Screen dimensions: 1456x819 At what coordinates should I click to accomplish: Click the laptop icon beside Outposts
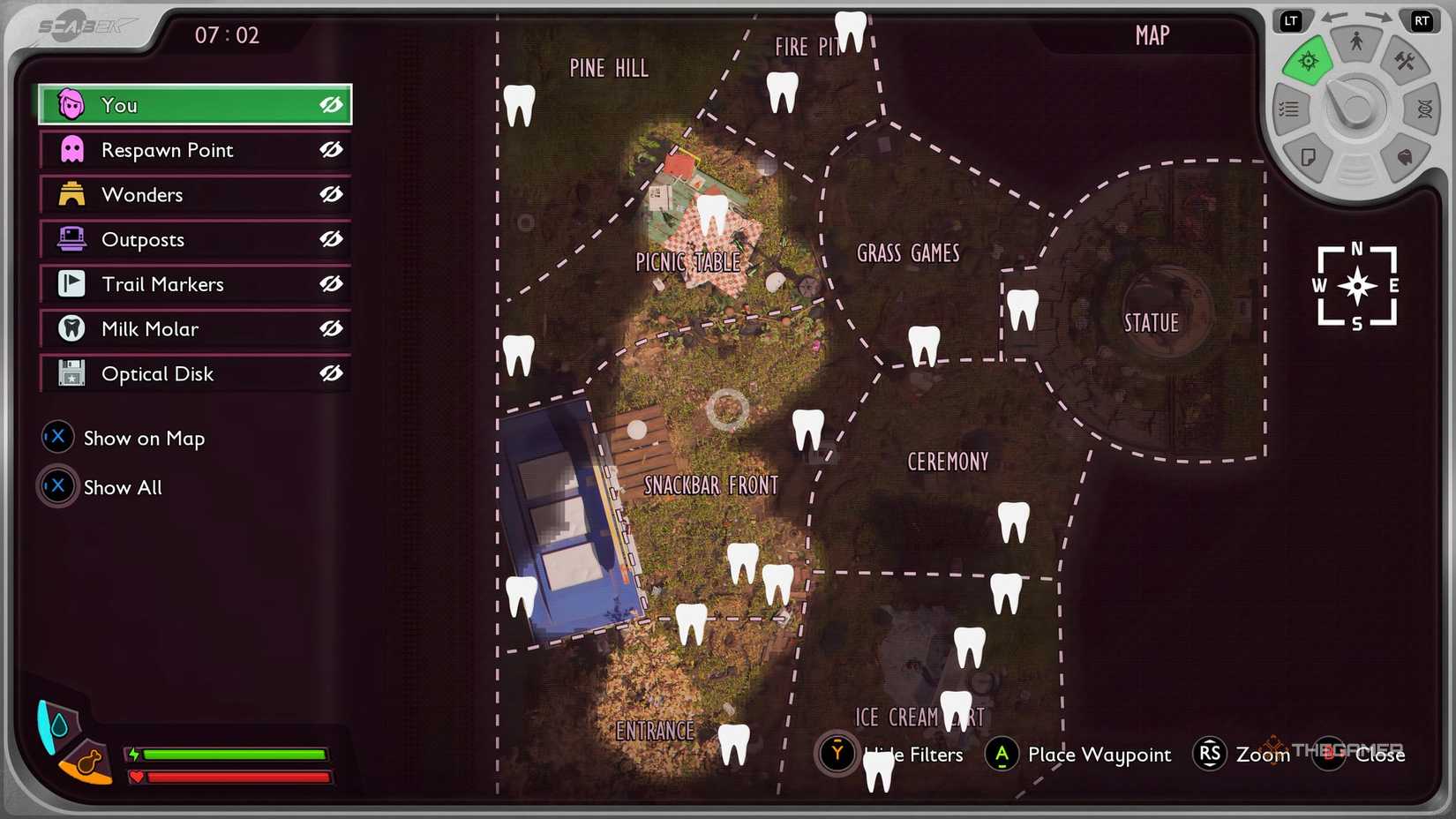pos(71,239)
